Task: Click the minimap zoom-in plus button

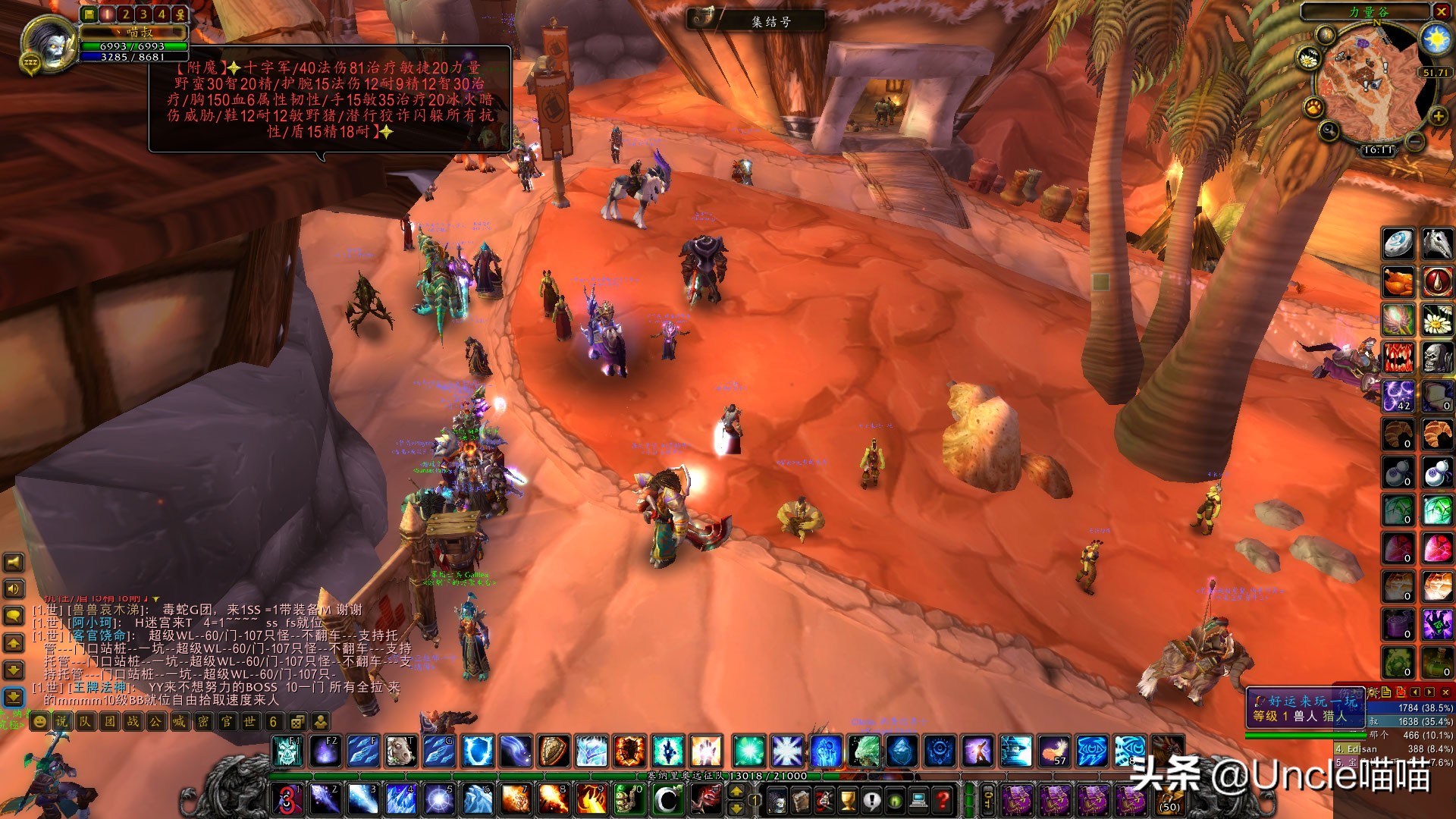Action: point(1438,116)
